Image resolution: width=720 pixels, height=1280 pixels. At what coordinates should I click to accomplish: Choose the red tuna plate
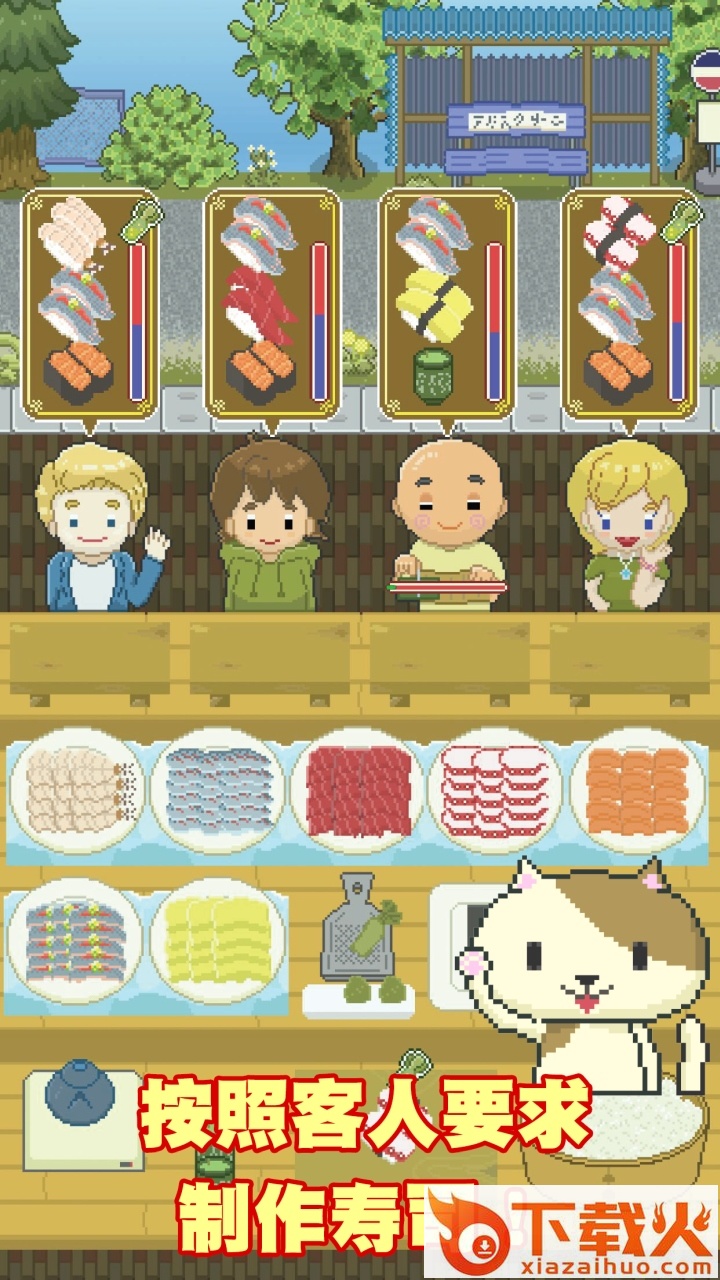[358, 791]
